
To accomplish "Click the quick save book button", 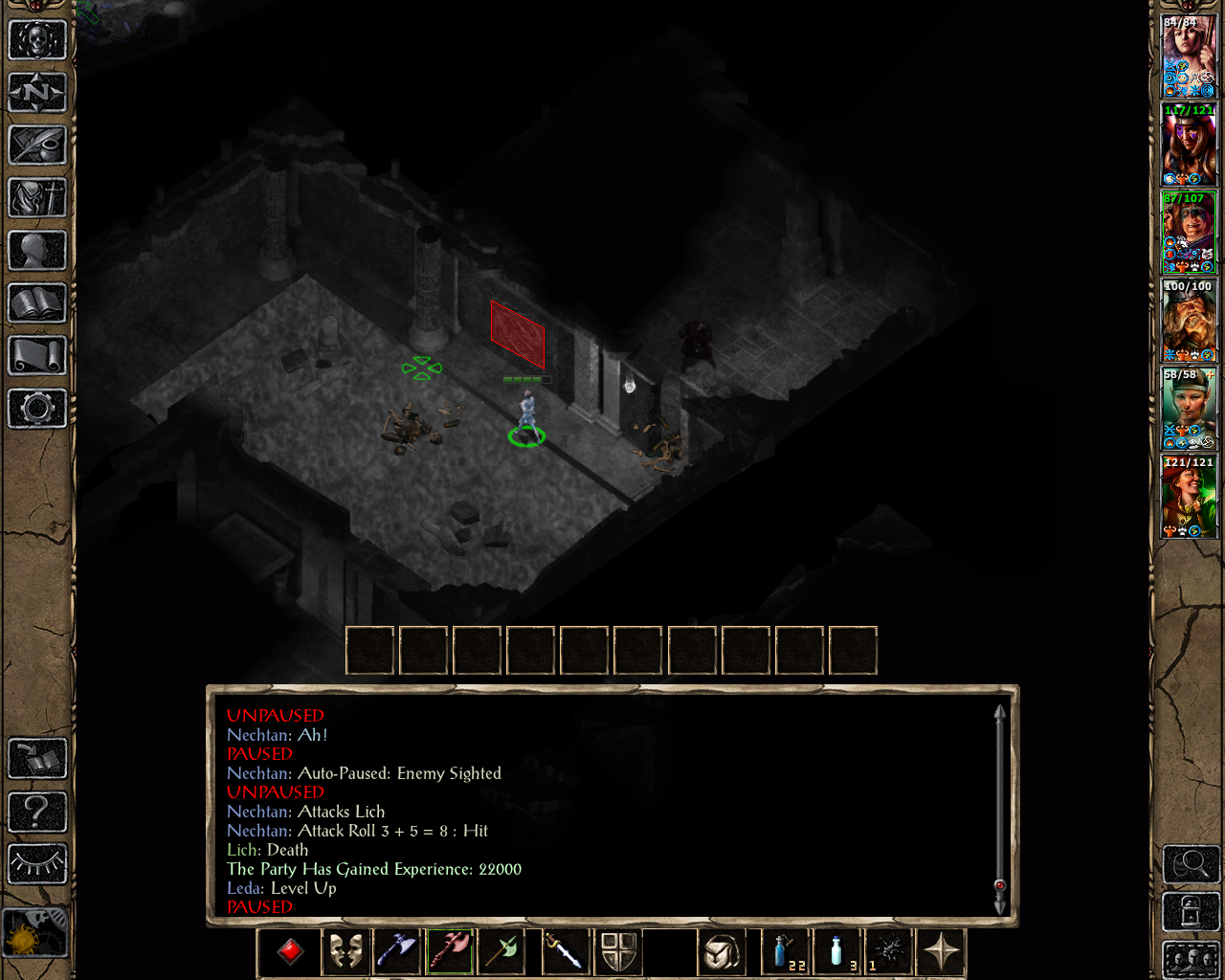I will click(37, 759).
